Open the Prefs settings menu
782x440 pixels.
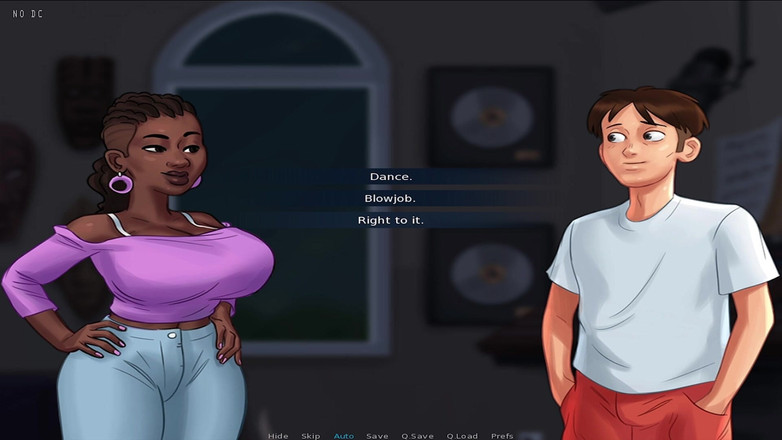(502, 436)
